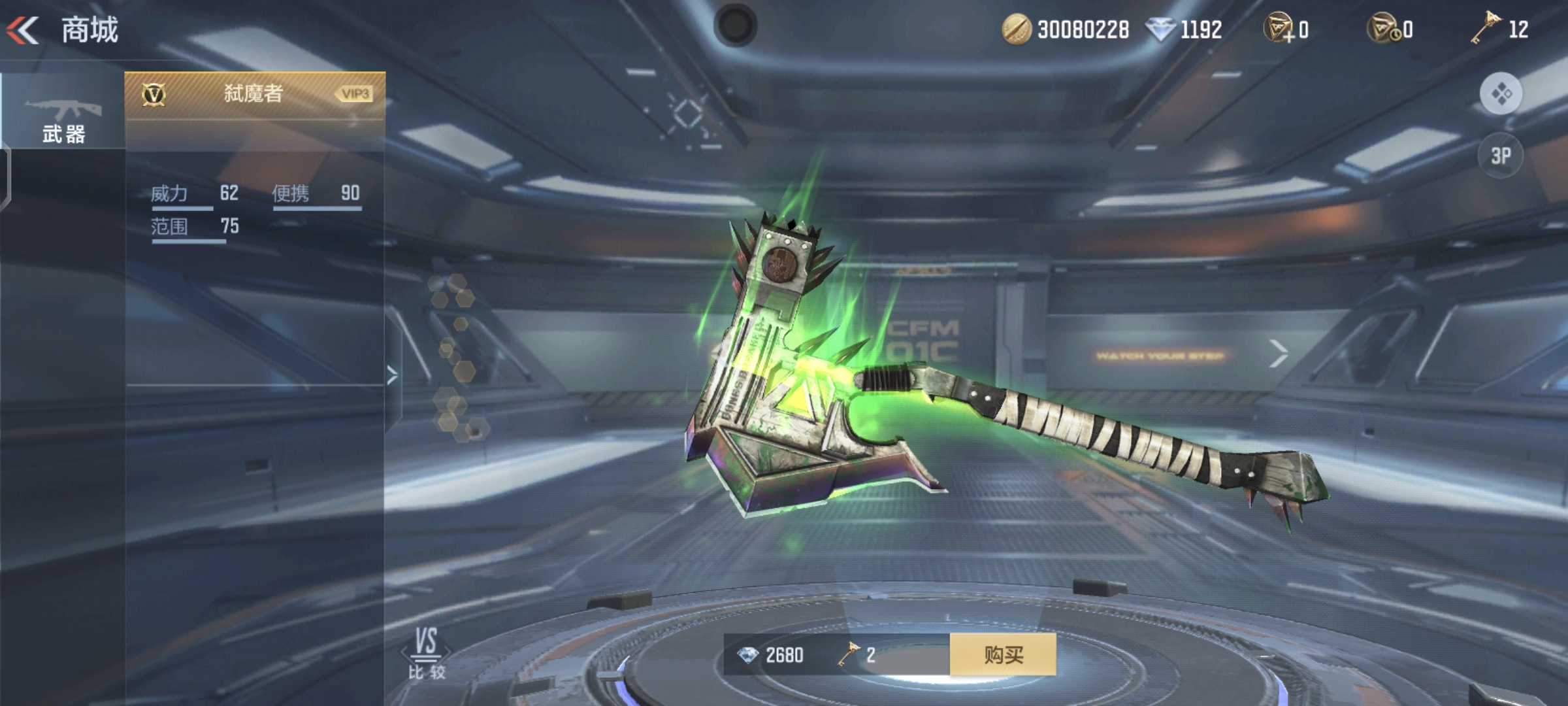Collapse the weapon stats panel arrow
This screenshot has height=706, width=1568.
[x=392, y=375]
